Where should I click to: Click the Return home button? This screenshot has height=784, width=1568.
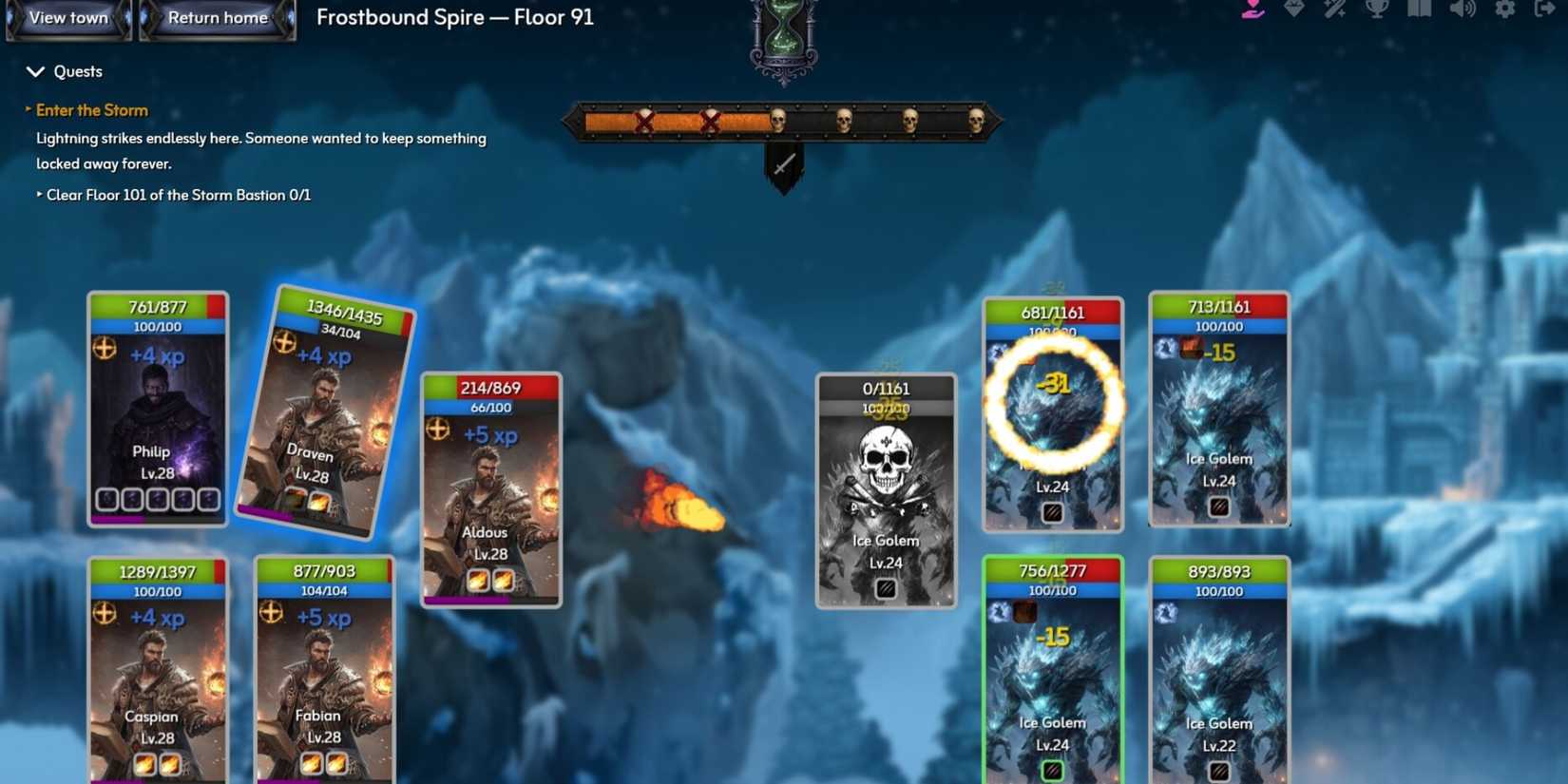click(x=217, y=17)
